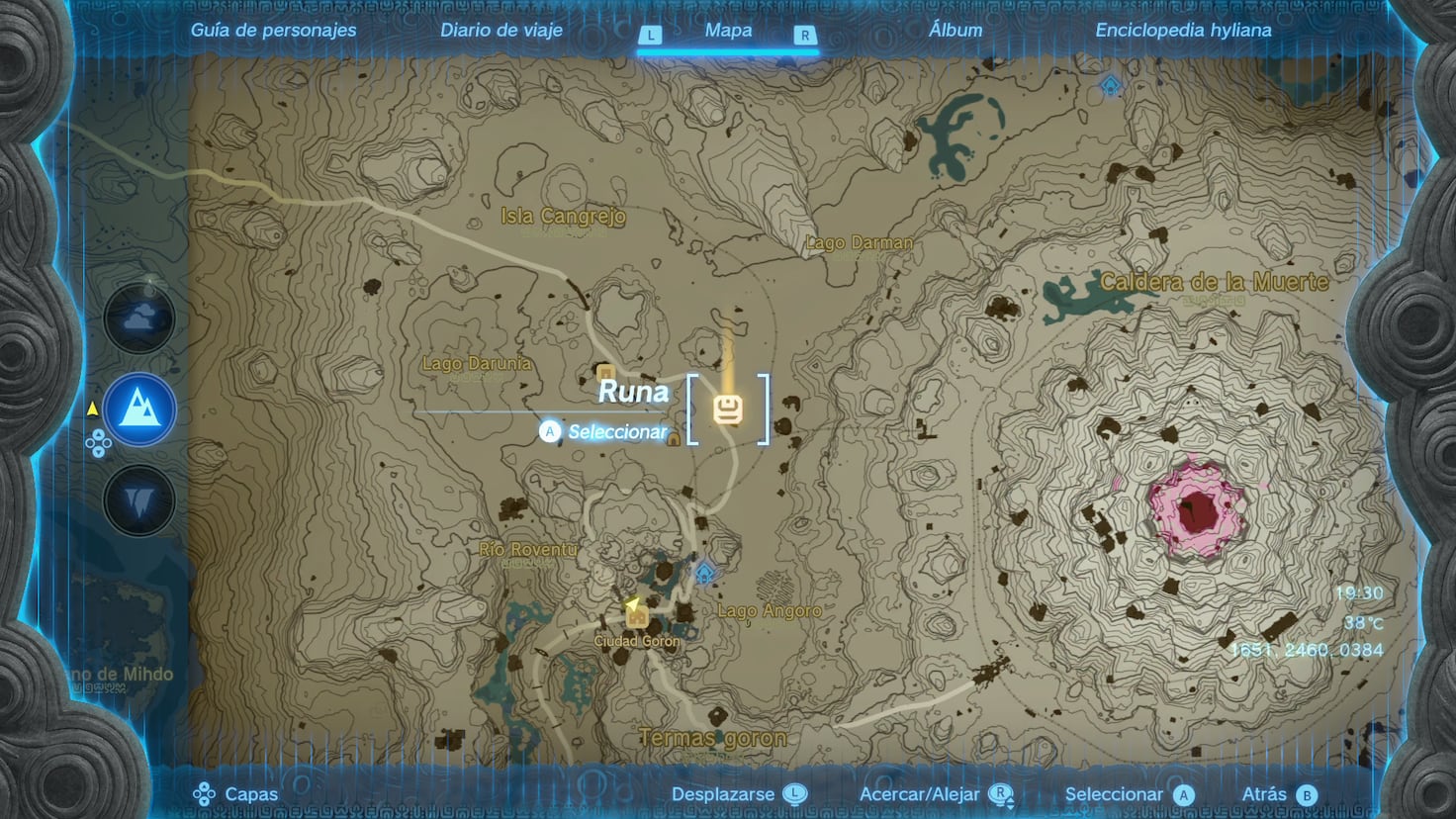Select the Runa location stamp icon
The image size is (1456, 819).
point(728,409)
